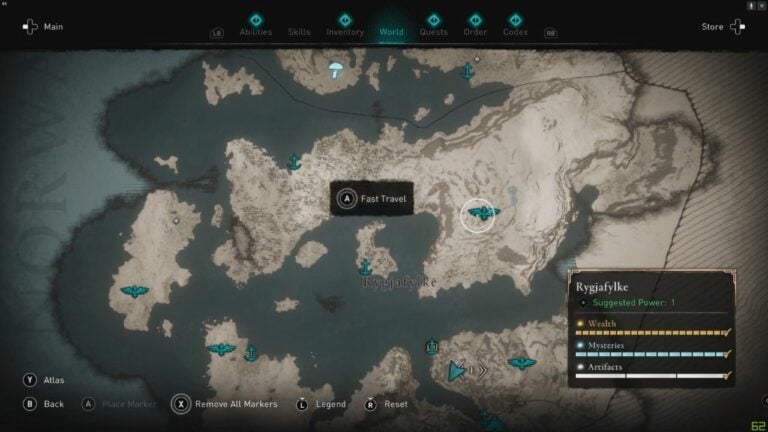Viewport: 768px width, 432px height.
Task: Switch to the Abilities tab
Action: tap(255, 31)
